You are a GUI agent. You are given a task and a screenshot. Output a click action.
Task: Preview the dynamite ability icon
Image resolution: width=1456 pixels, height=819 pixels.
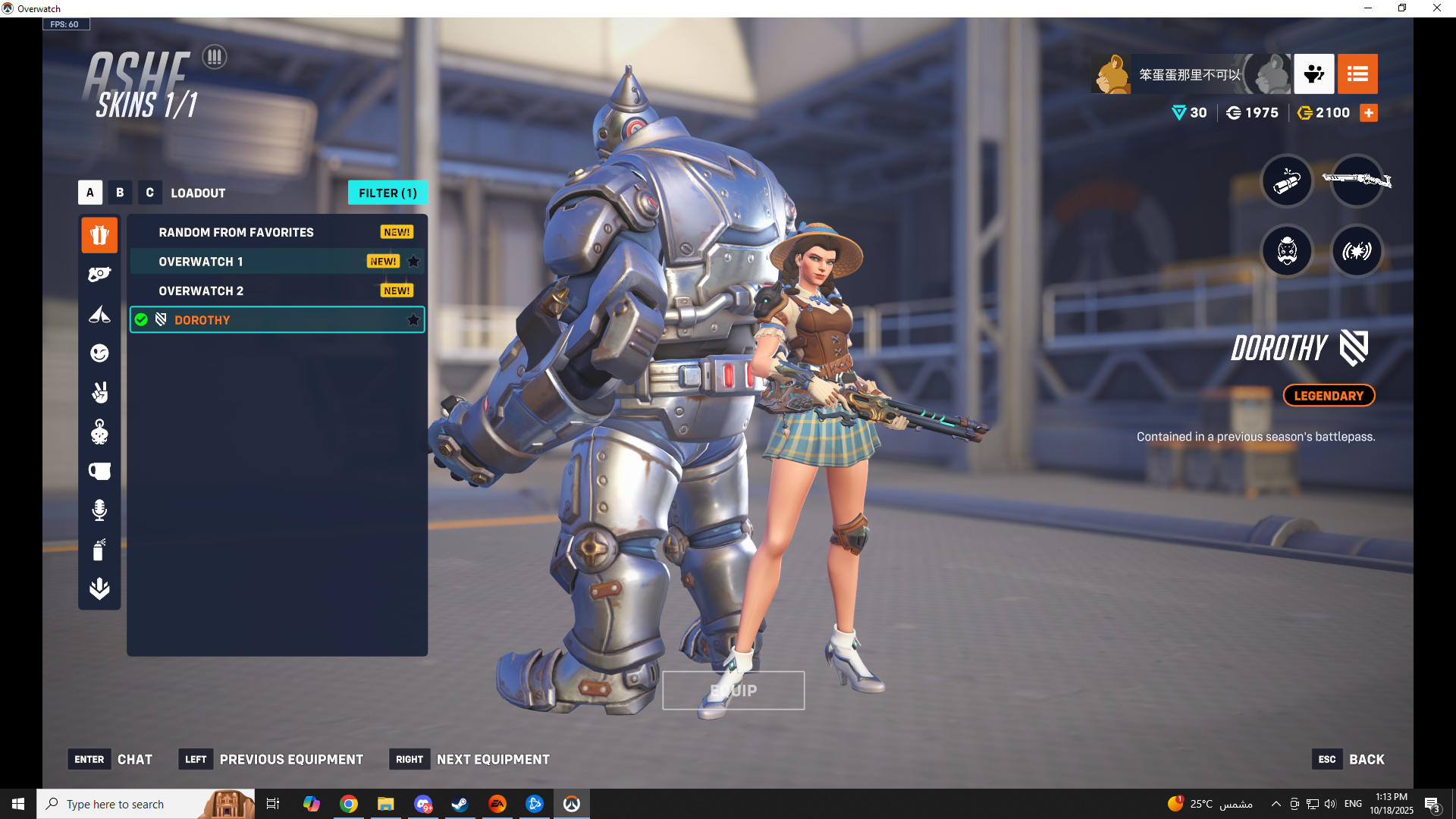(x=1287, y=180)
